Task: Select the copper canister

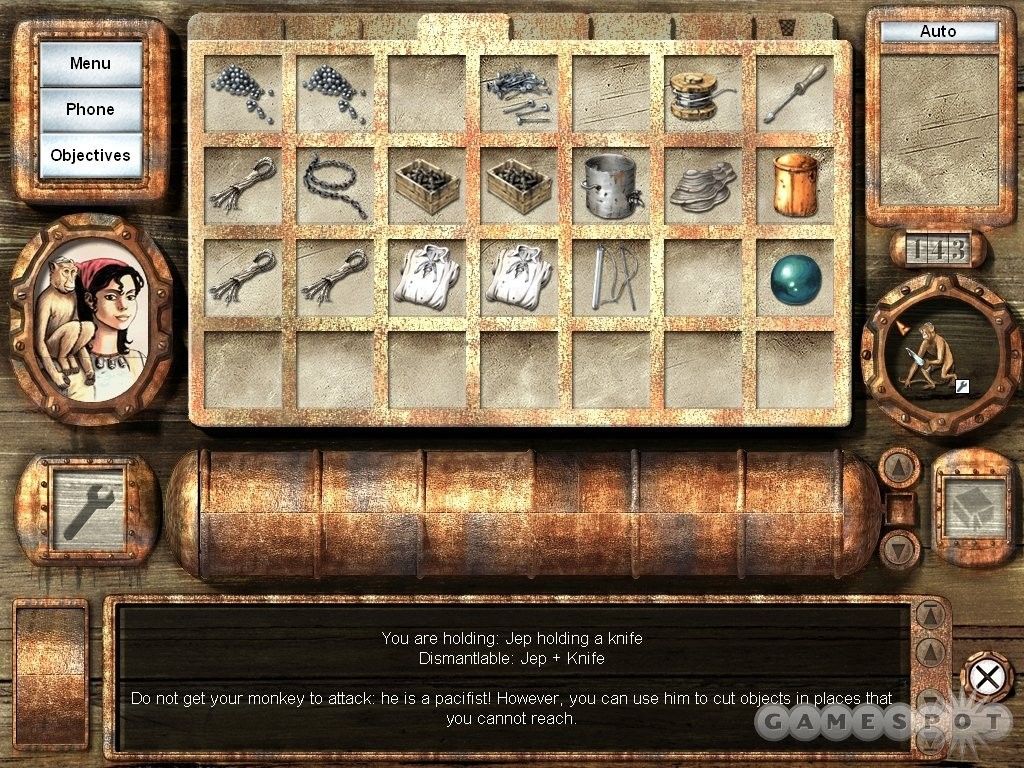Action: pos(796,184)
